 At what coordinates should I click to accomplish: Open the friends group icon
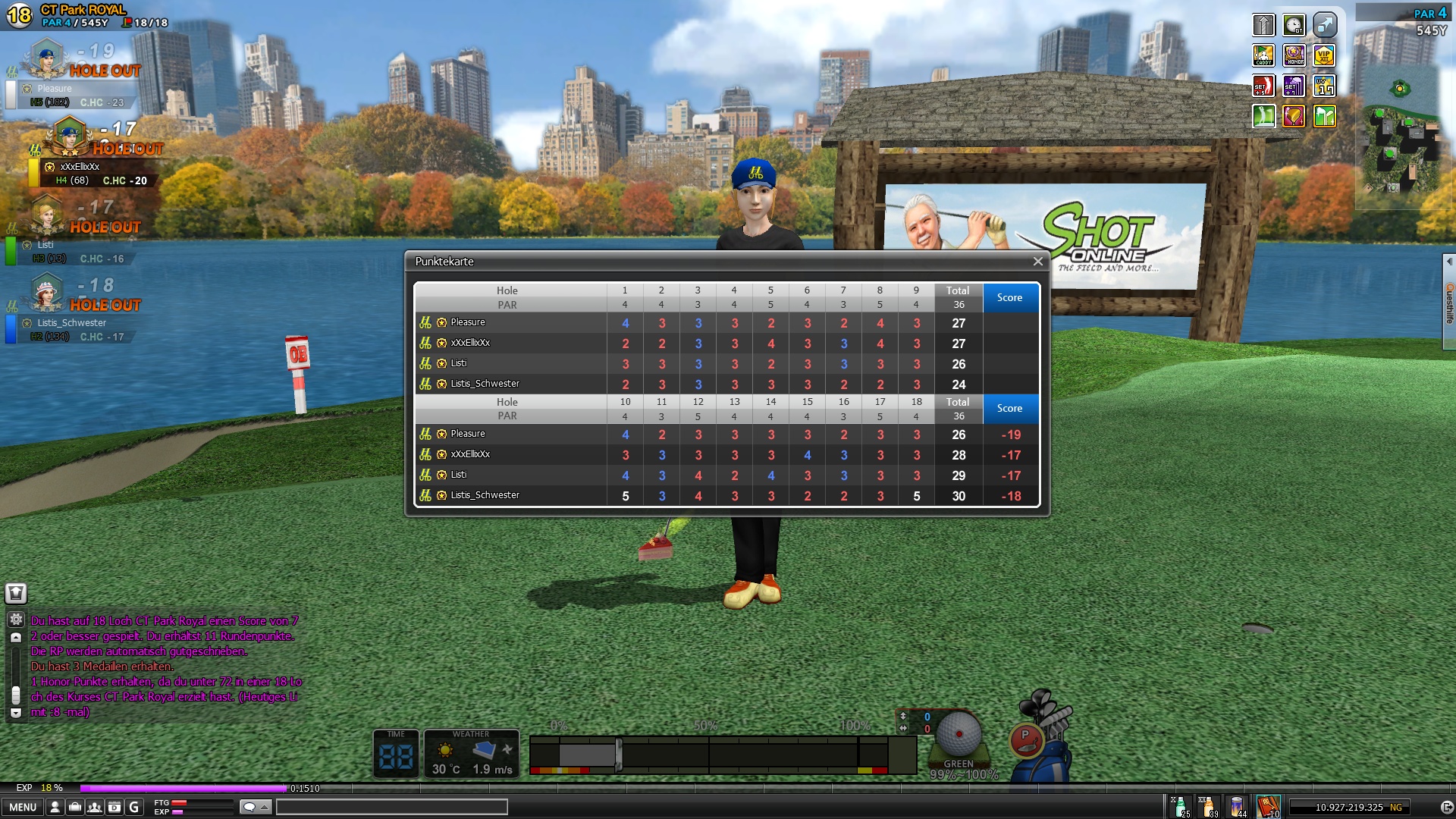95,807
